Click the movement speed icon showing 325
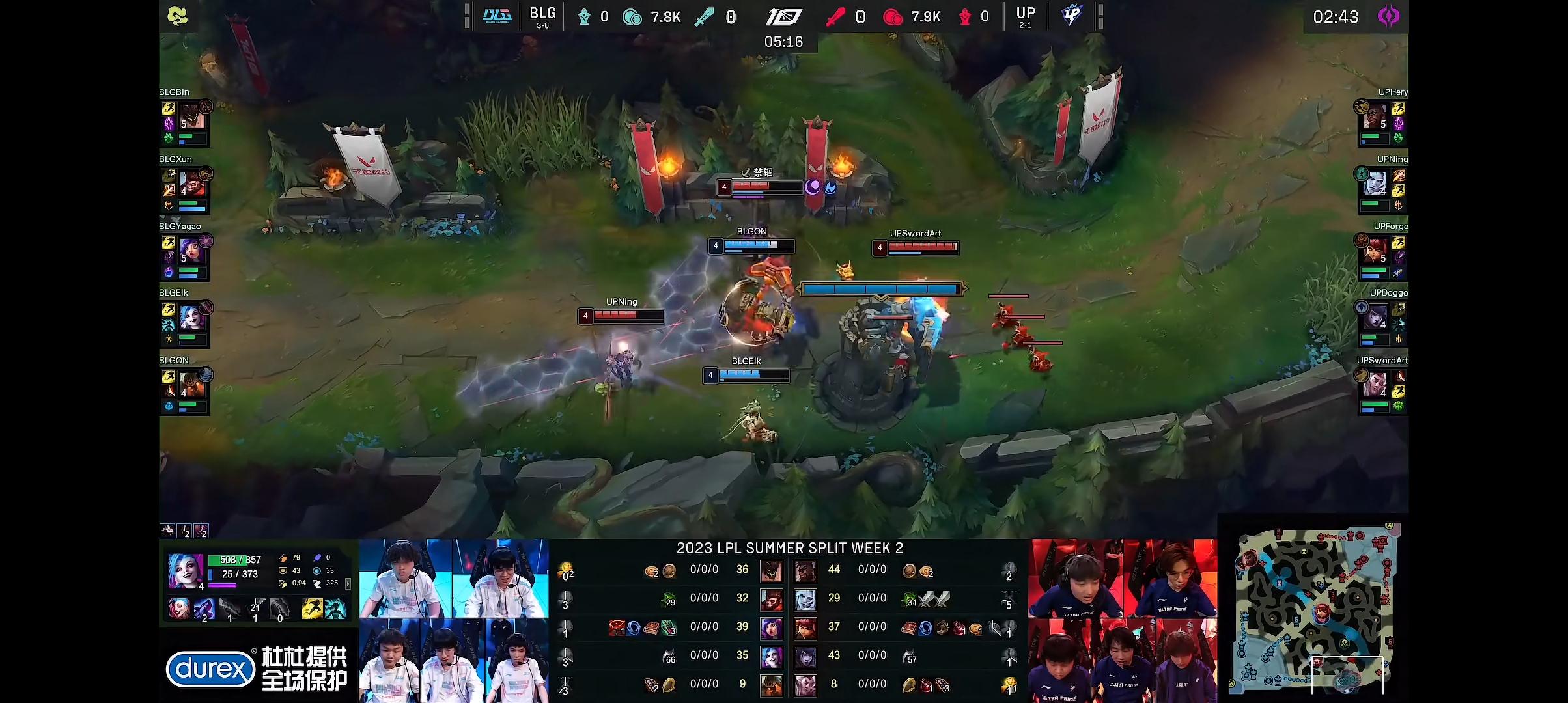The width and height of the screenshot is (1568, 703). 318,585
